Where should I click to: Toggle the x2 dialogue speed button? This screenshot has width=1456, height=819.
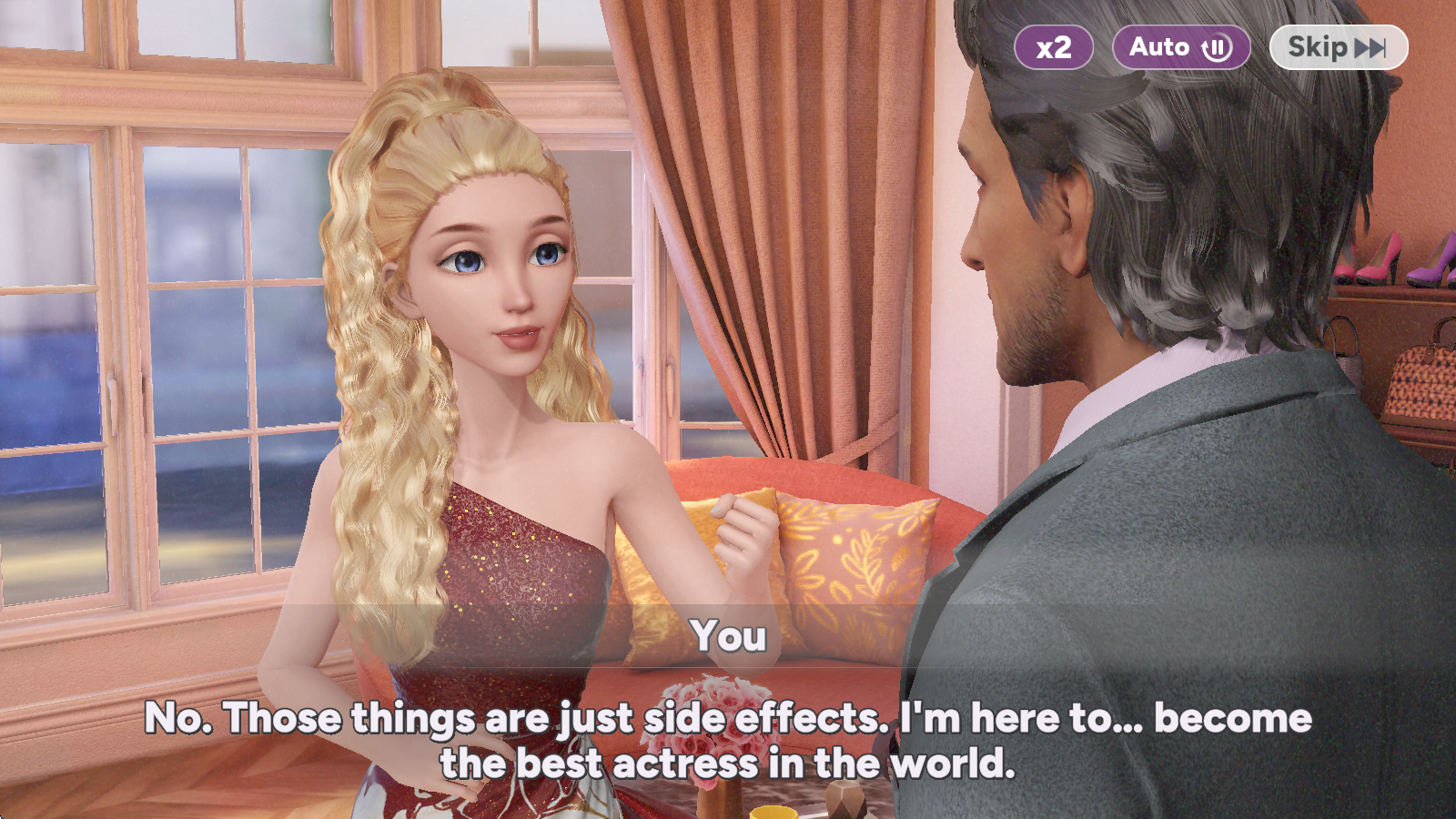pos(1054,47)
